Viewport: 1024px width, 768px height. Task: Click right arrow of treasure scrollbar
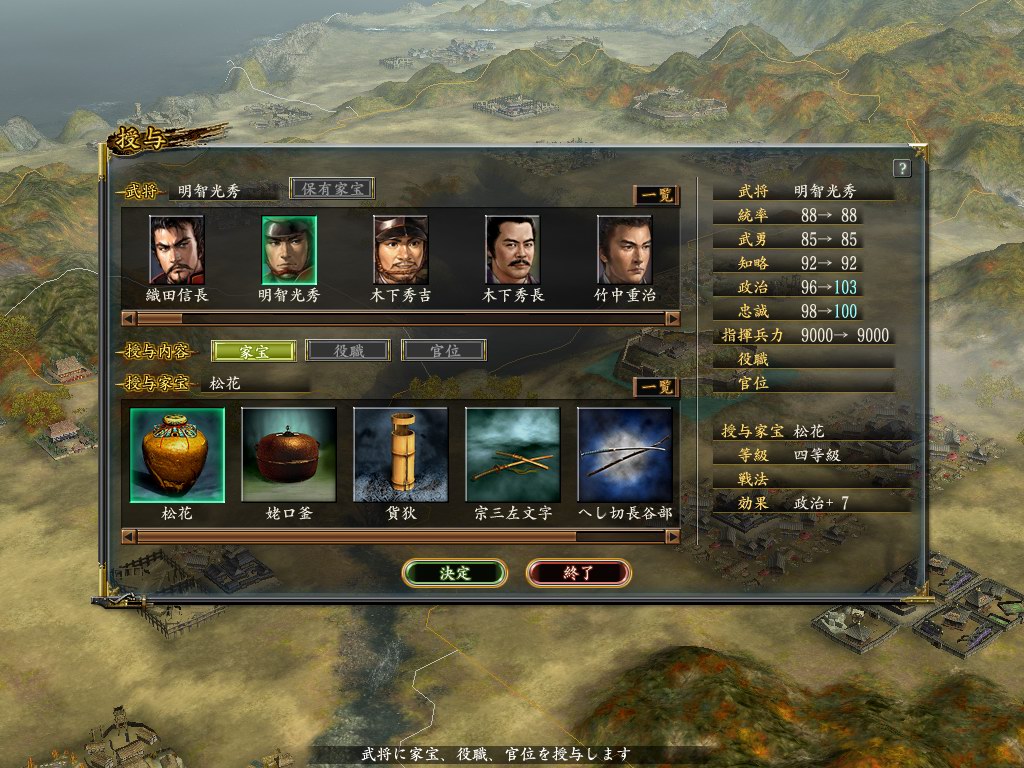coord(673,537)
